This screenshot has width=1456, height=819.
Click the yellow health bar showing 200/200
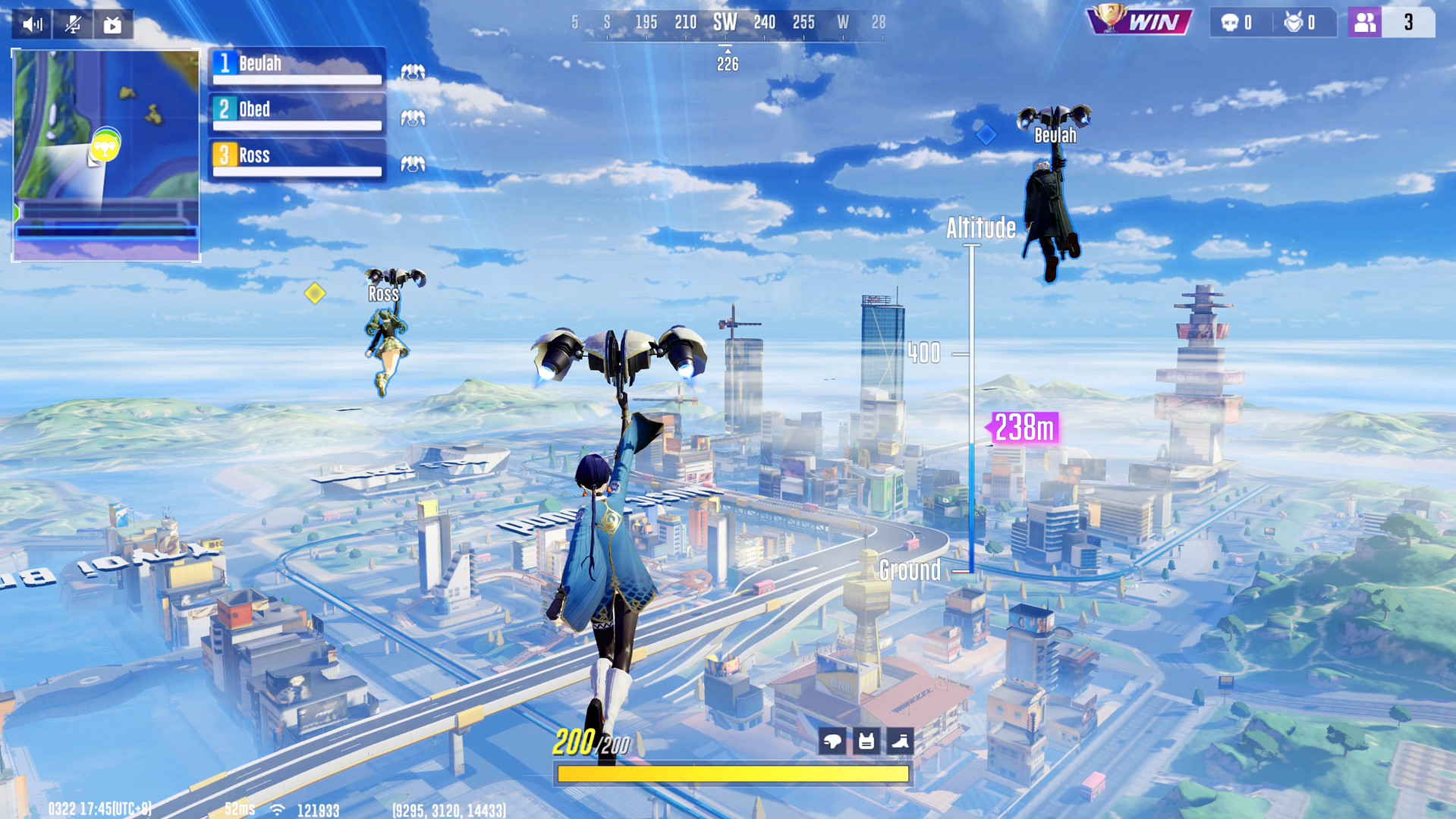pyautogui.click(x=732, y=773)
